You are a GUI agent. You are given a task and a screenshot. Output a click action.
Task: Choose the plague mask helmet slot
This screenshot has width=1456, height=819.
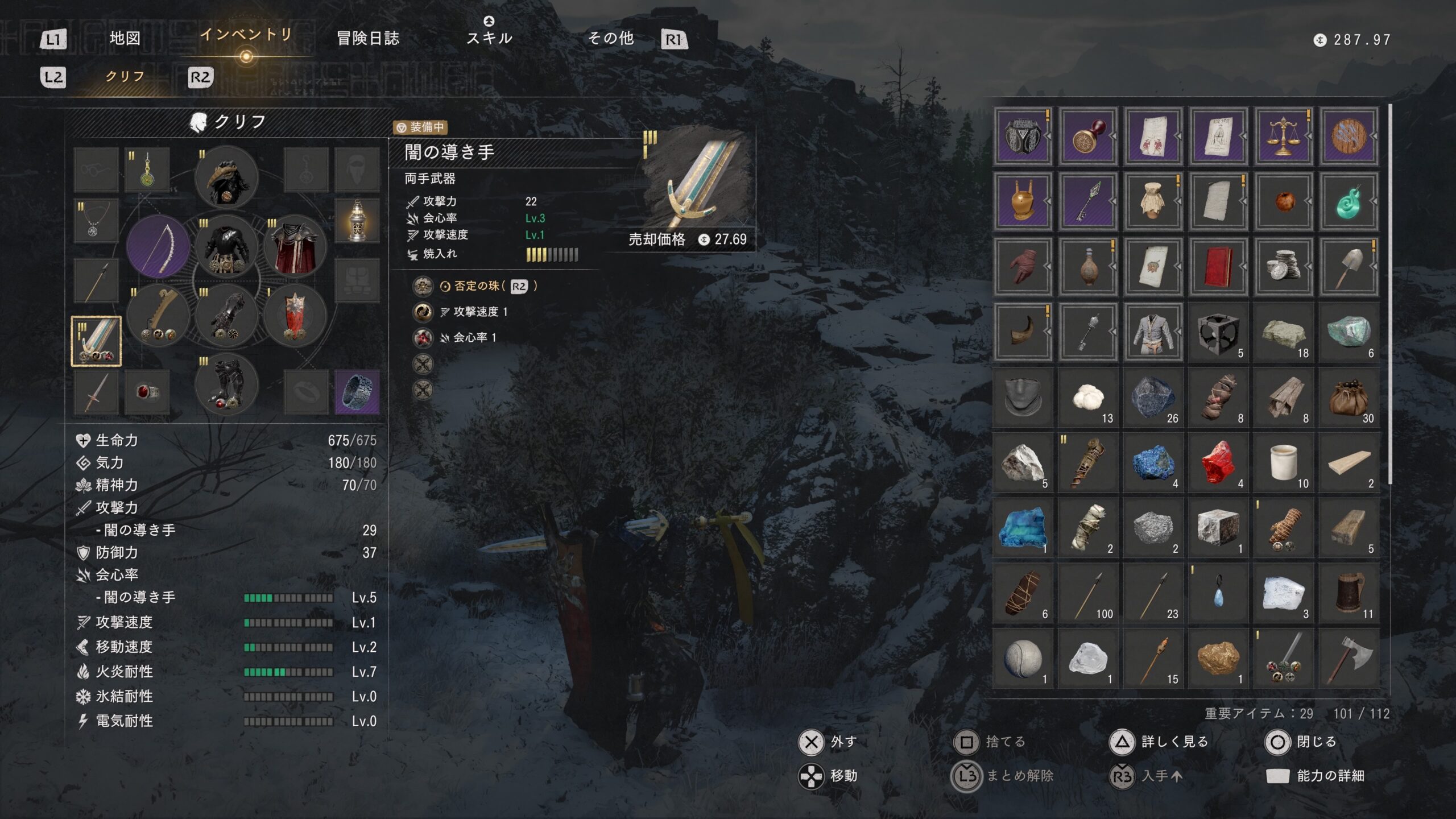tap(226, 177)
